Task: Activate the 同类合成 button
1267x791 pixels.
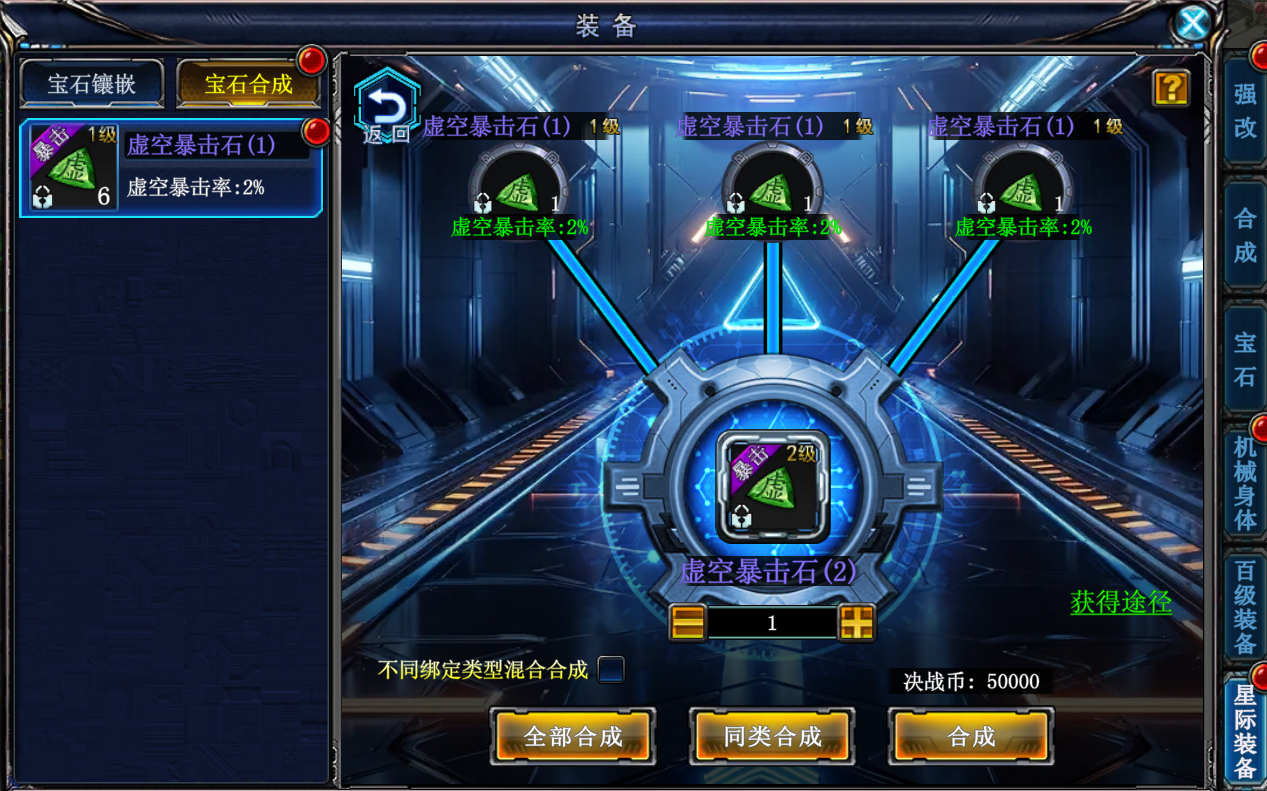Action: (772, 737)
